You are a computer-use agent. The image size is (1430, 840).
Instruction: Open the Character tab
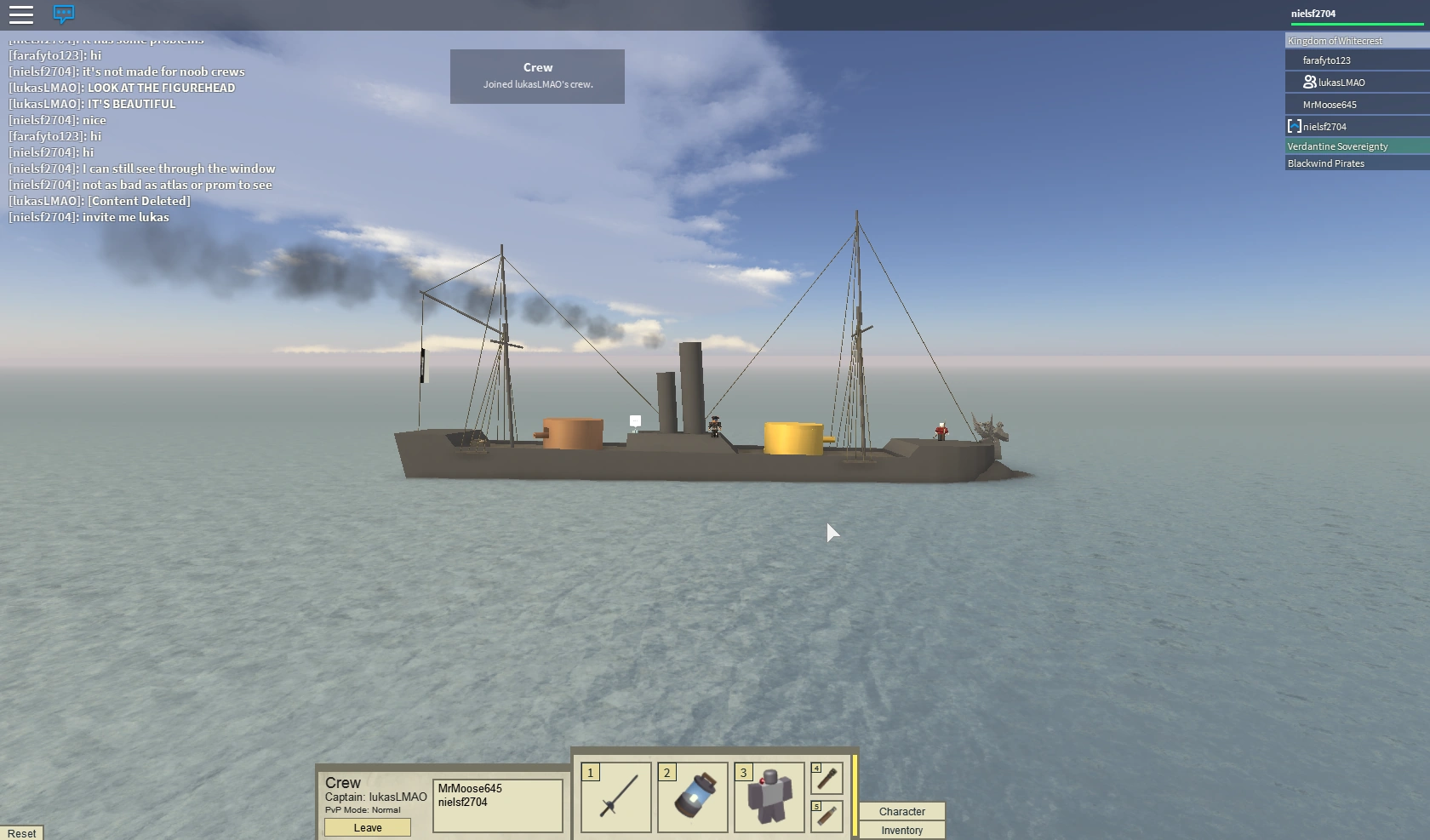click(x=901, y=811)
